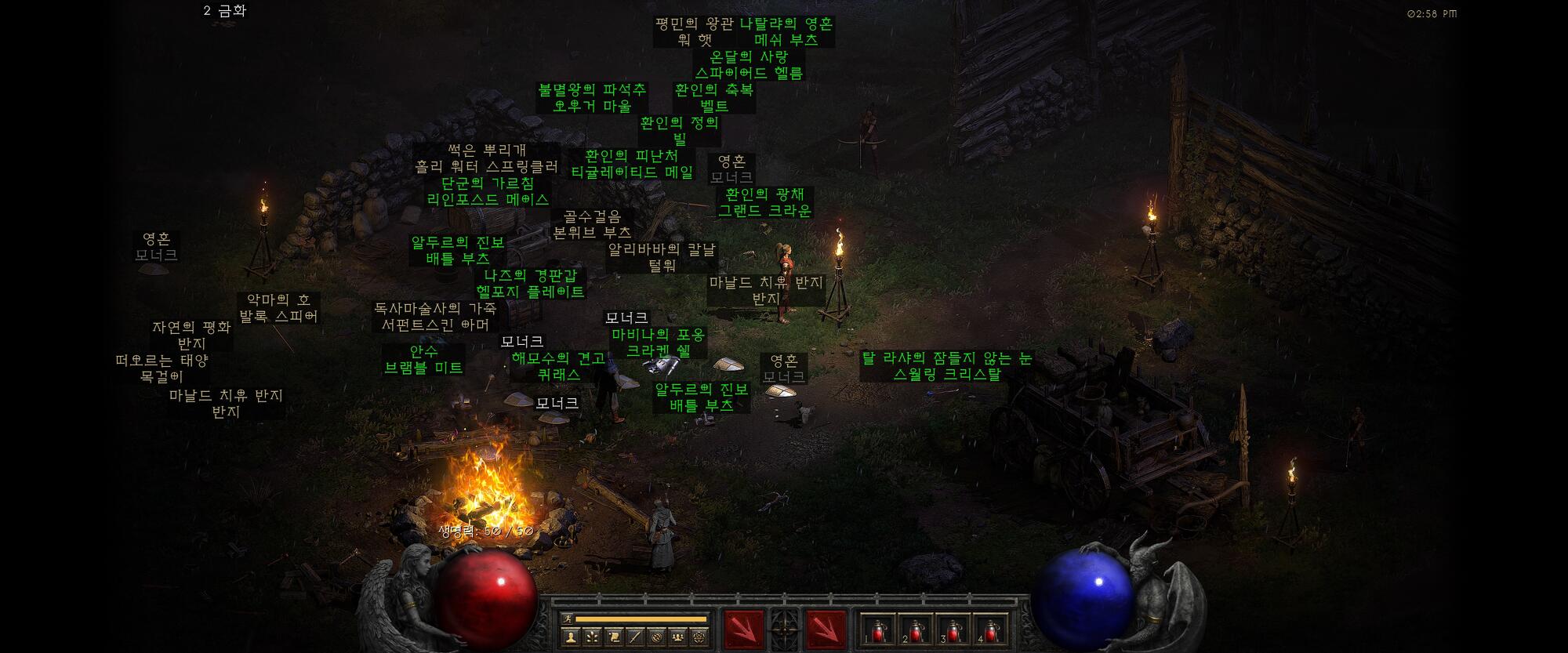Select the 환인의 광채 그랜드 크라운 label
The height and width of the screenshot is (653, 1568).
coord(764,202)
